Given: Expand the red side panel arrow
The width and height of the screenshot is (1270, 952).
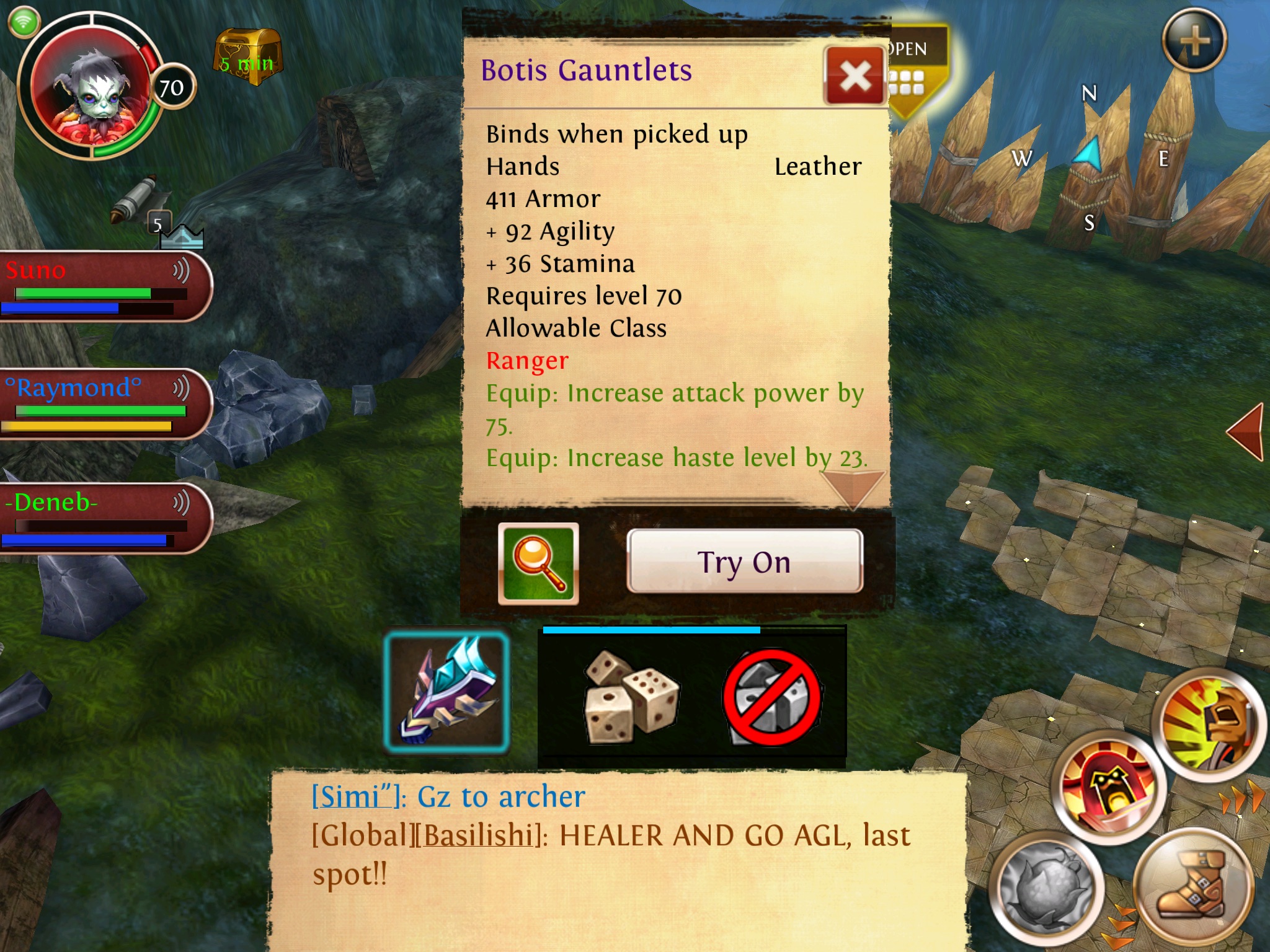Looking at the screenshot, I should click(x=1246, y=431).
